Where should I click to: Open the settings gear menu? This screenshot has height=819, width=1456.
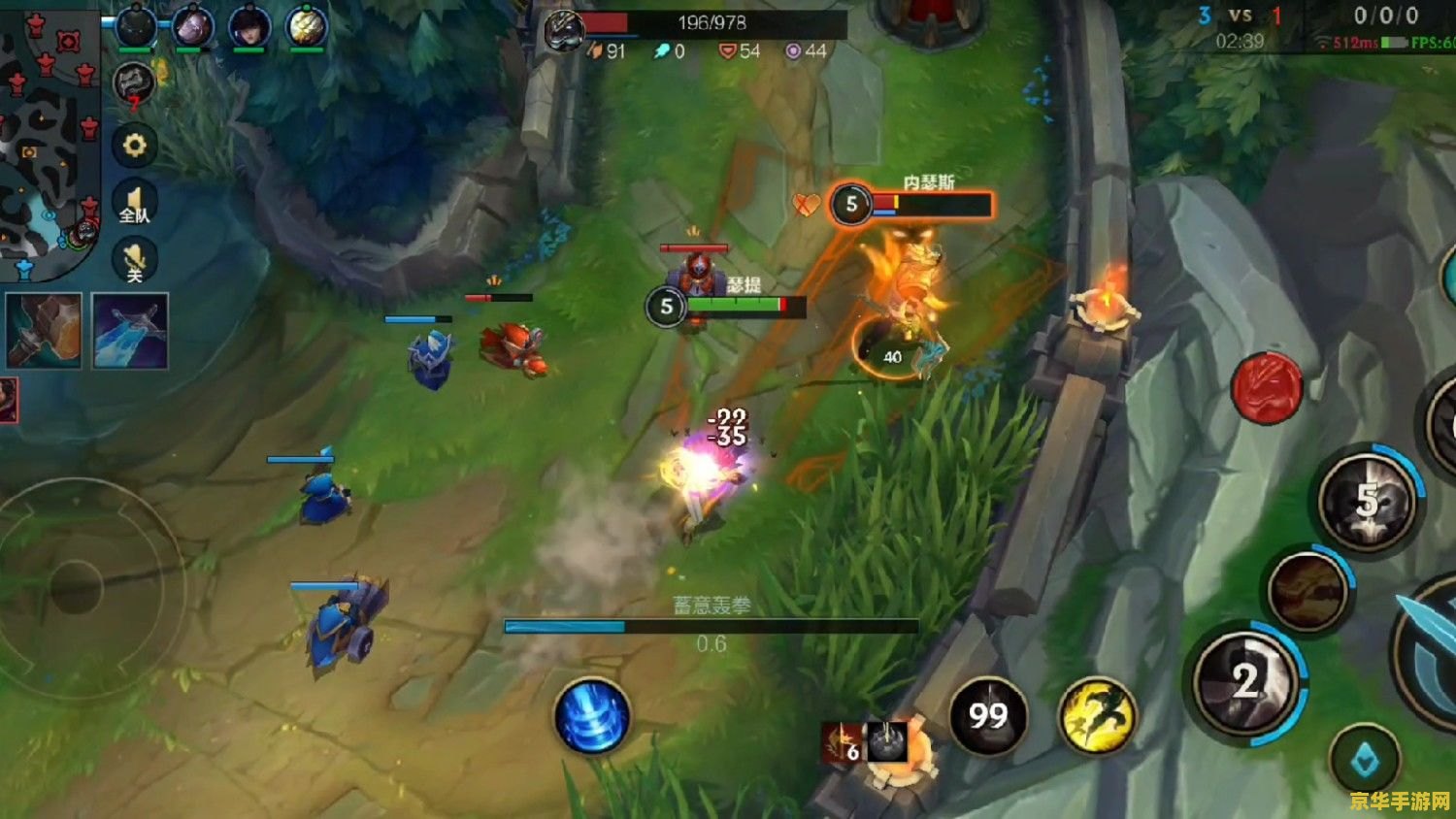point(134,146)
